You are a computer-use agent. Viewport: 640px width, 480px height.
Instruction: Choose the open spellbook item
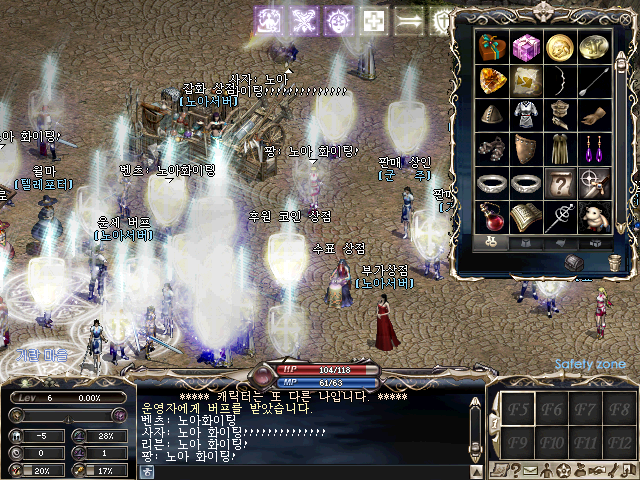pos(526,217)
